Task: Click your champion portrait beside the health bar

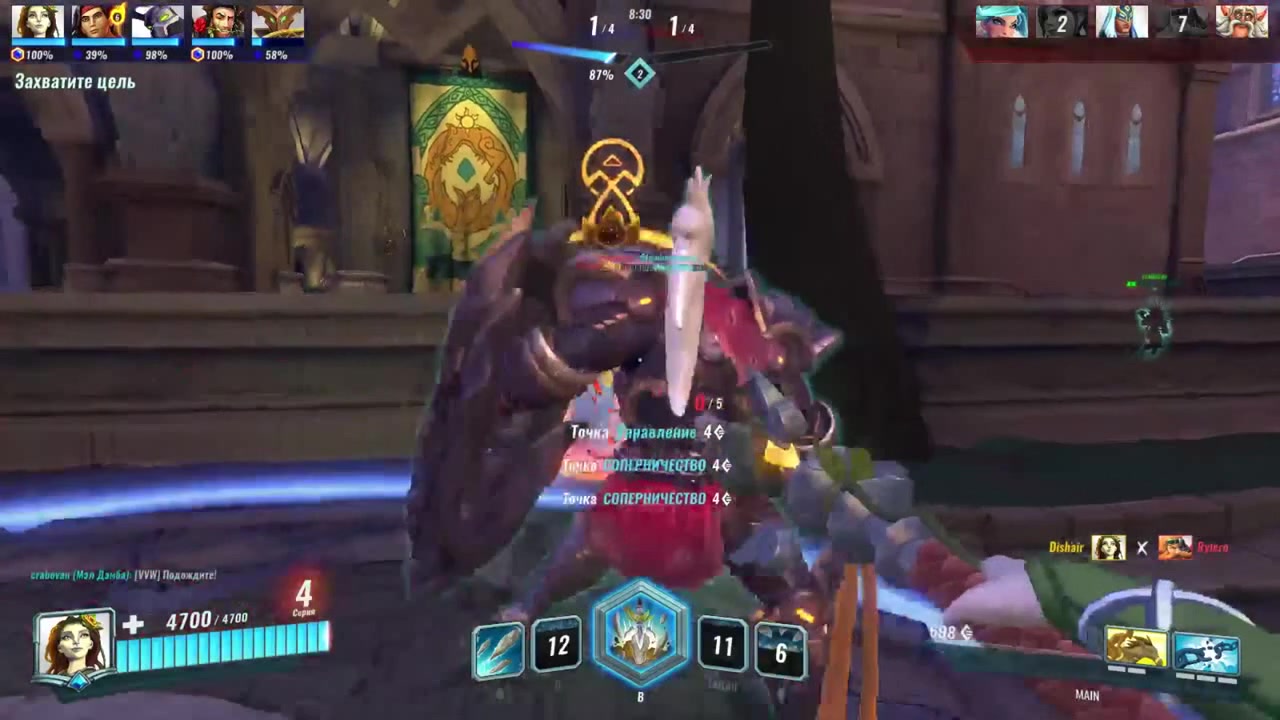Action: (74, 646)
